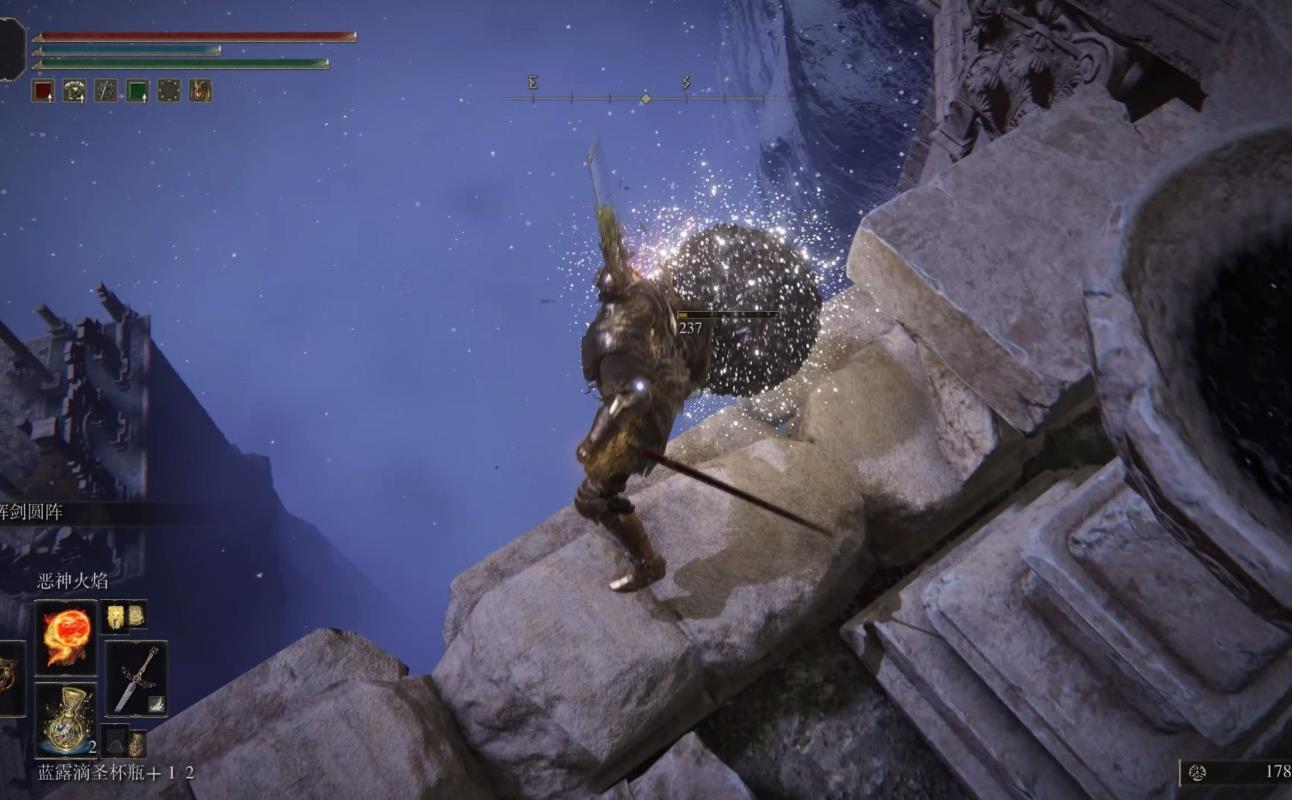
Task: Click the golden talisman pair above the sword
Action: (x=126, y=615)
